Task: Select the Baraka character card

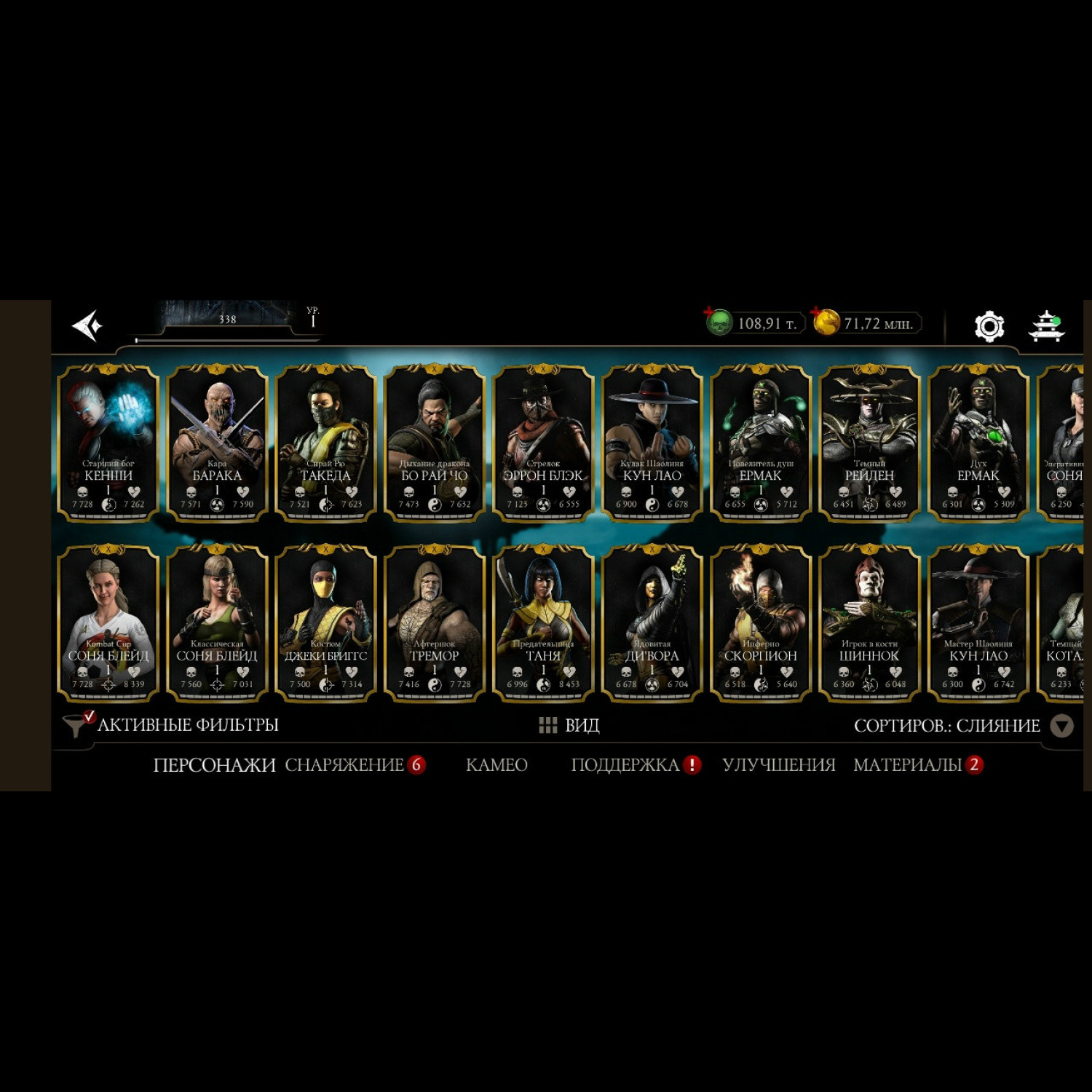Action: [x=217, y=443]
